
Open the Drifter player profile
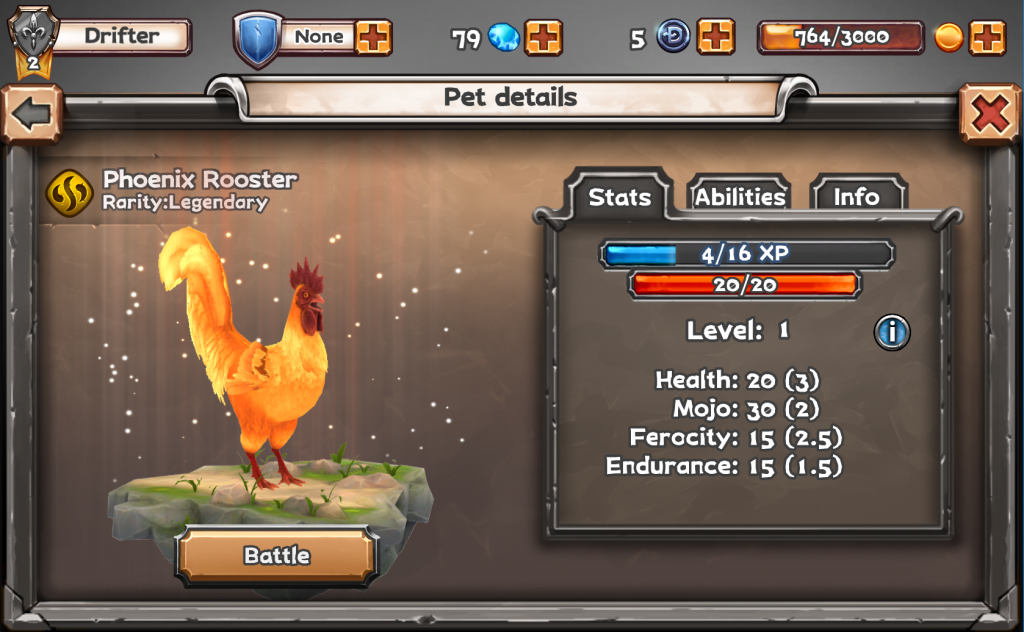coord(120,37)
